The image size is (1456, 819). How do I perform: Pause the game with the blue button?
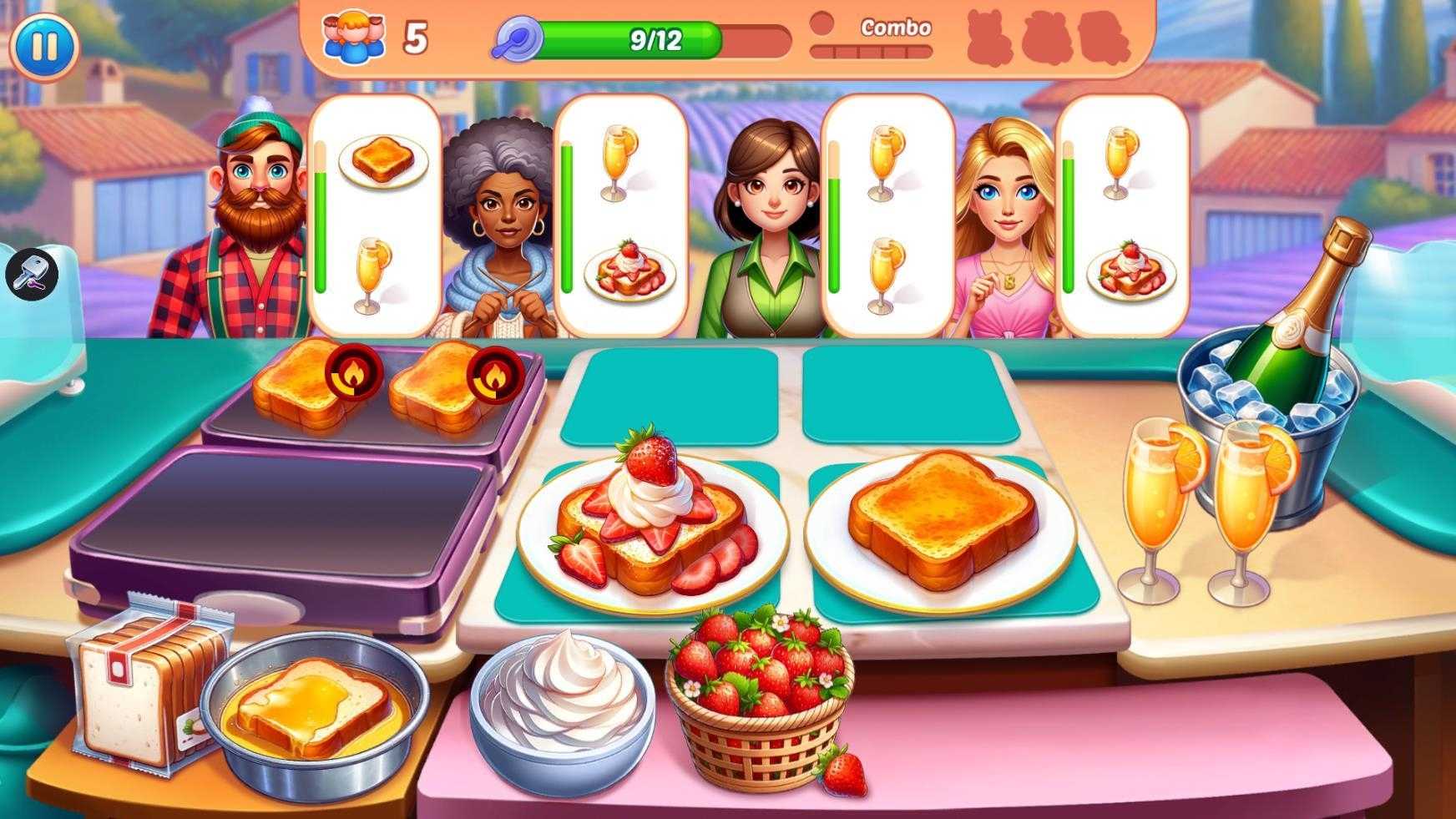(x=44, y=45)
